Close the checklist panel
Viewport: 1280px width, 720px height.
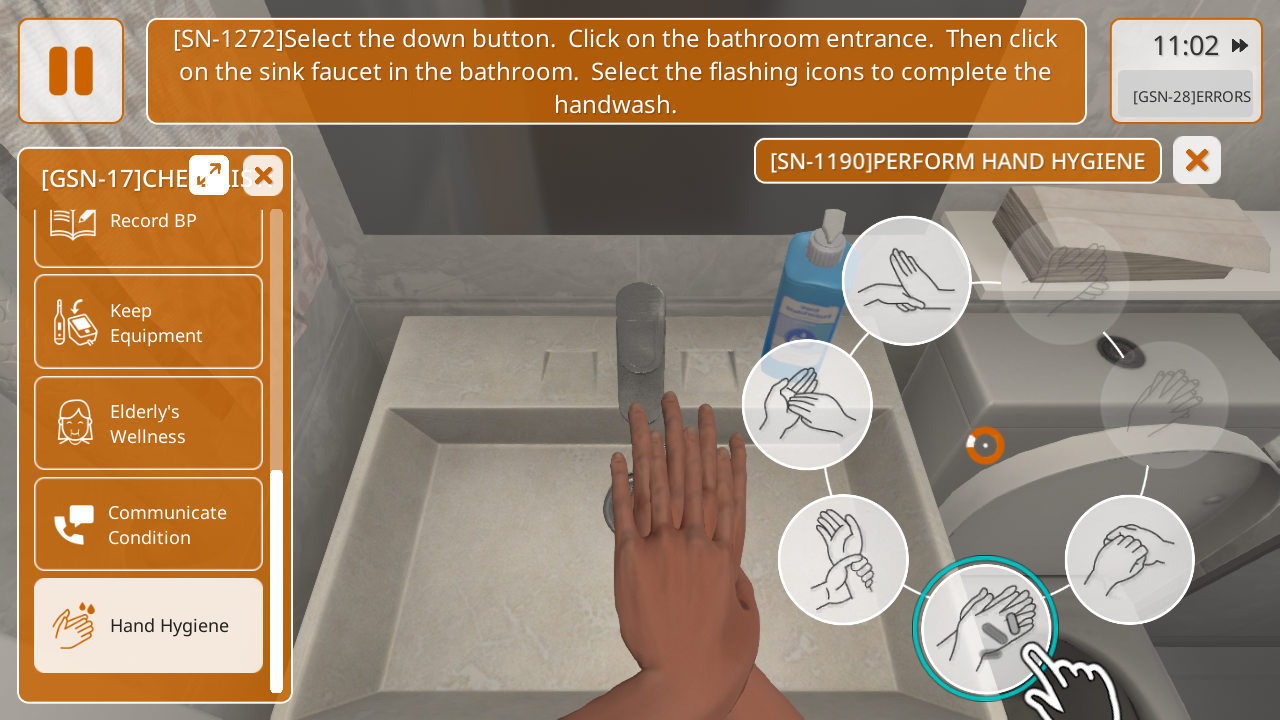[x=263, y=175]
